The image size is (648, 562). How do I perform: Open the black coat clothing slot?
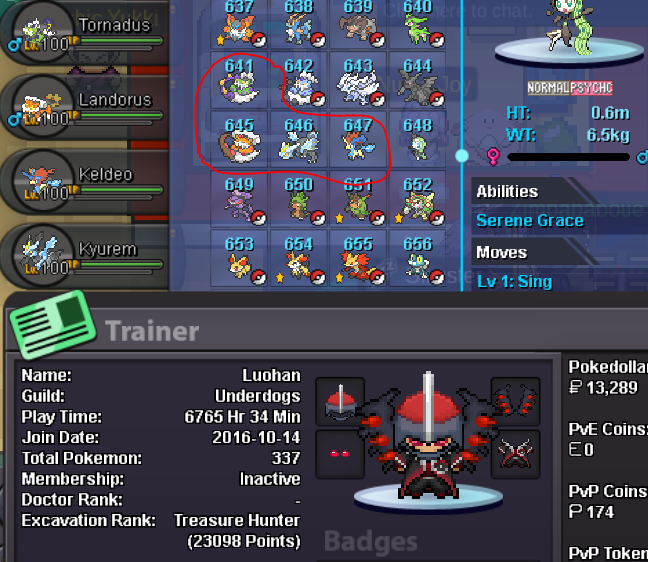tap(516, 454)
